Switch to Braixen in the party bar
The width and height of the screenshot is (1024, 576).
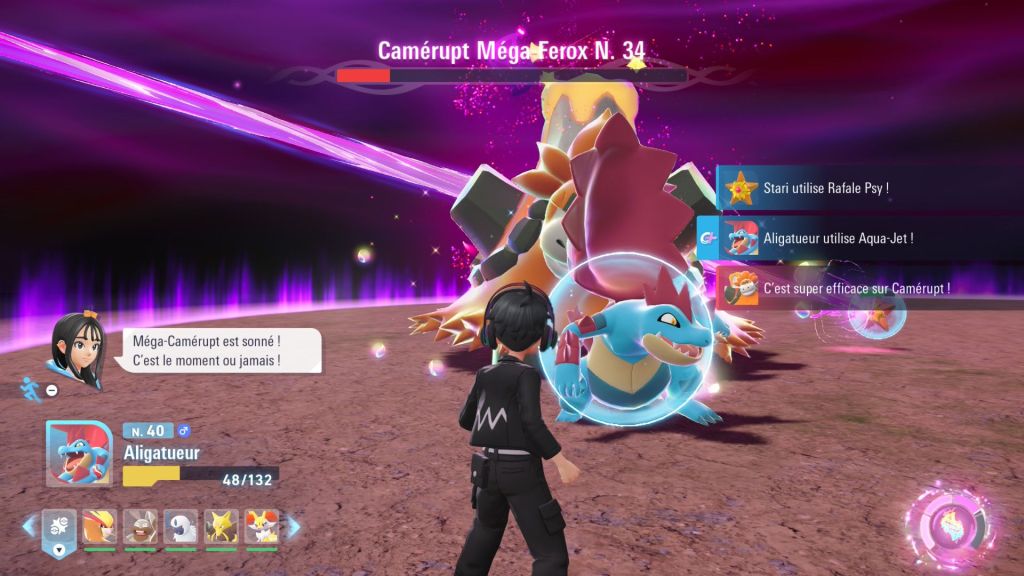[262, 527]
